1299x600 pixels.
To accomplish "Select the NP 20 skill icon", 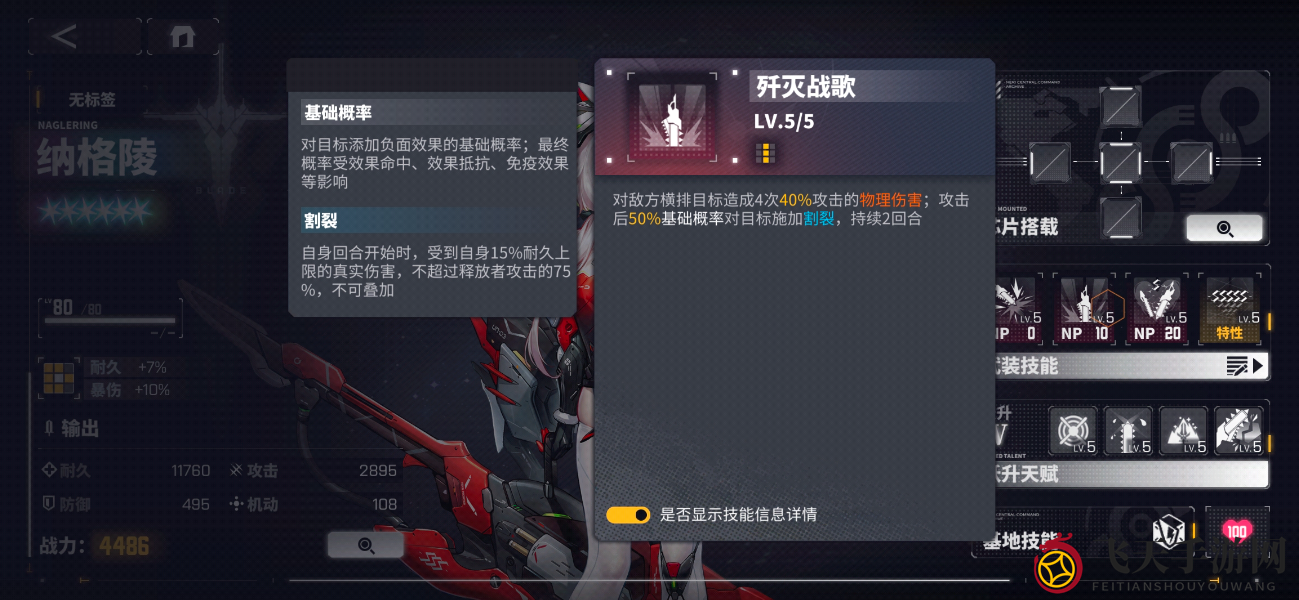I will coord(1157,310).
